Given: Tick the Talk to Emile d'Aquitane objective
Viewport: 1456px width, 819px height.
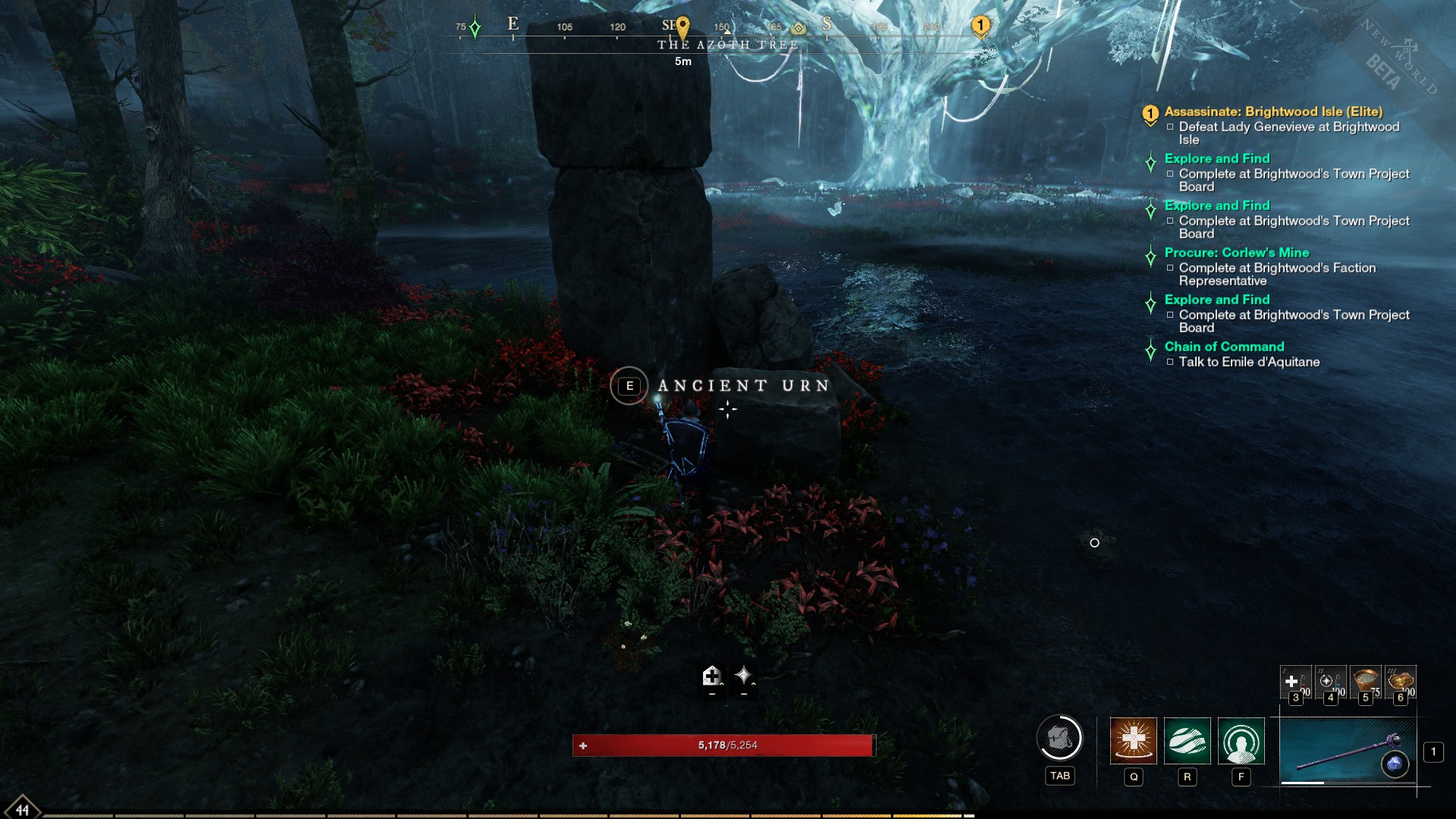Looking at the screenshot, I should point(1170,362).
